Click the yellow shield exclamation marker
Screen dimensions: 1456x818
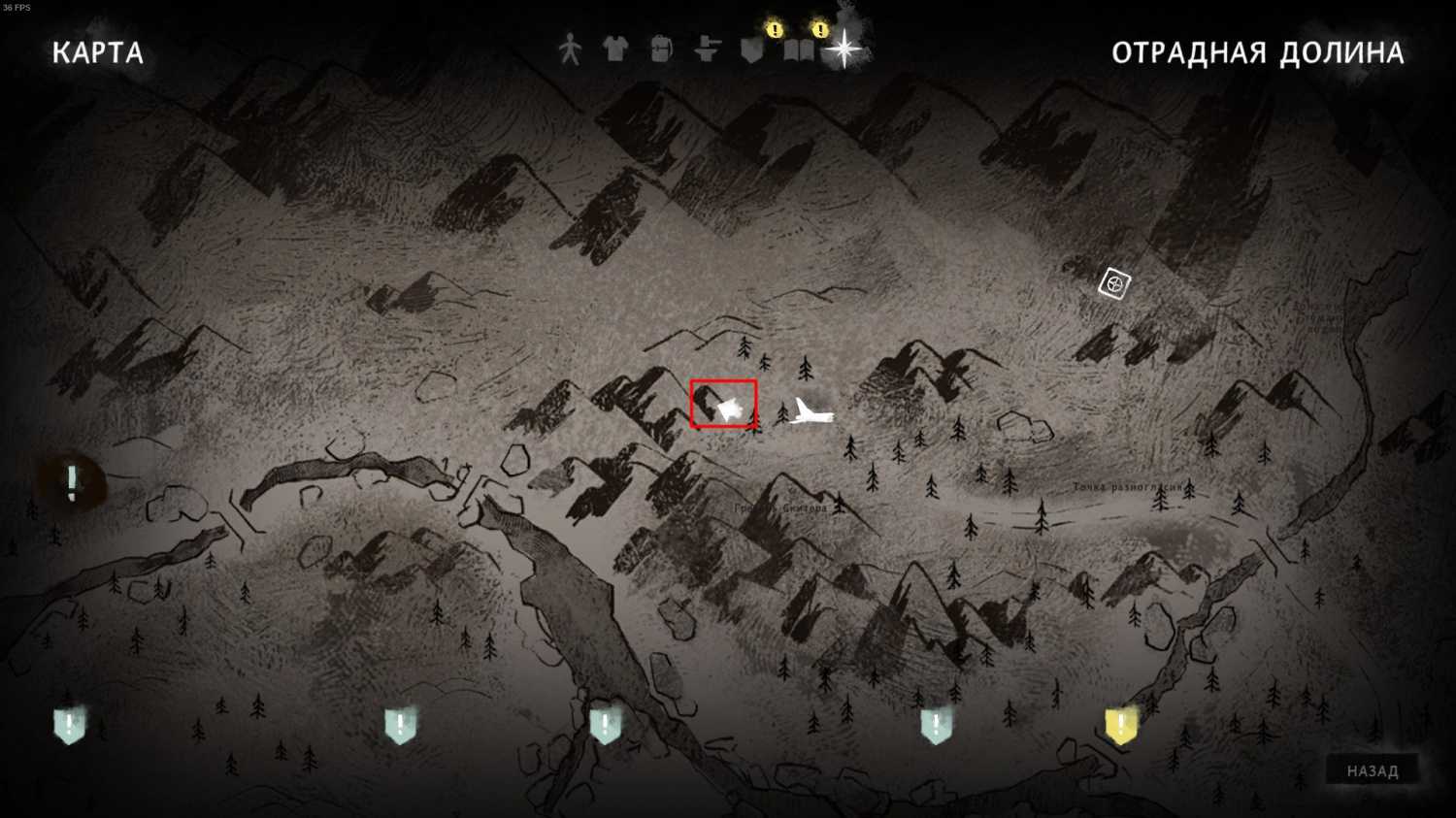(x=1120, y=725)
